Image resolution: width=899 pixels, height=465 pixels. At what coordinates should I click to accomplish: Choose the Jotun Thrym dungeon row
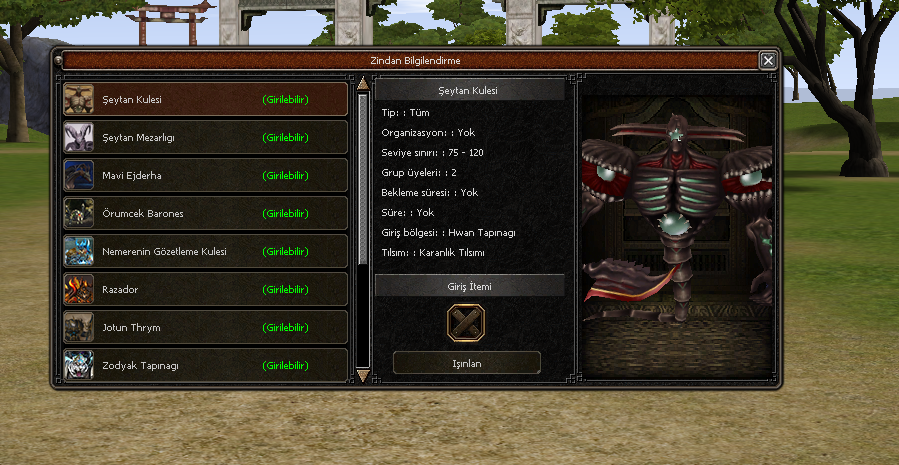[x=205, y=327]
